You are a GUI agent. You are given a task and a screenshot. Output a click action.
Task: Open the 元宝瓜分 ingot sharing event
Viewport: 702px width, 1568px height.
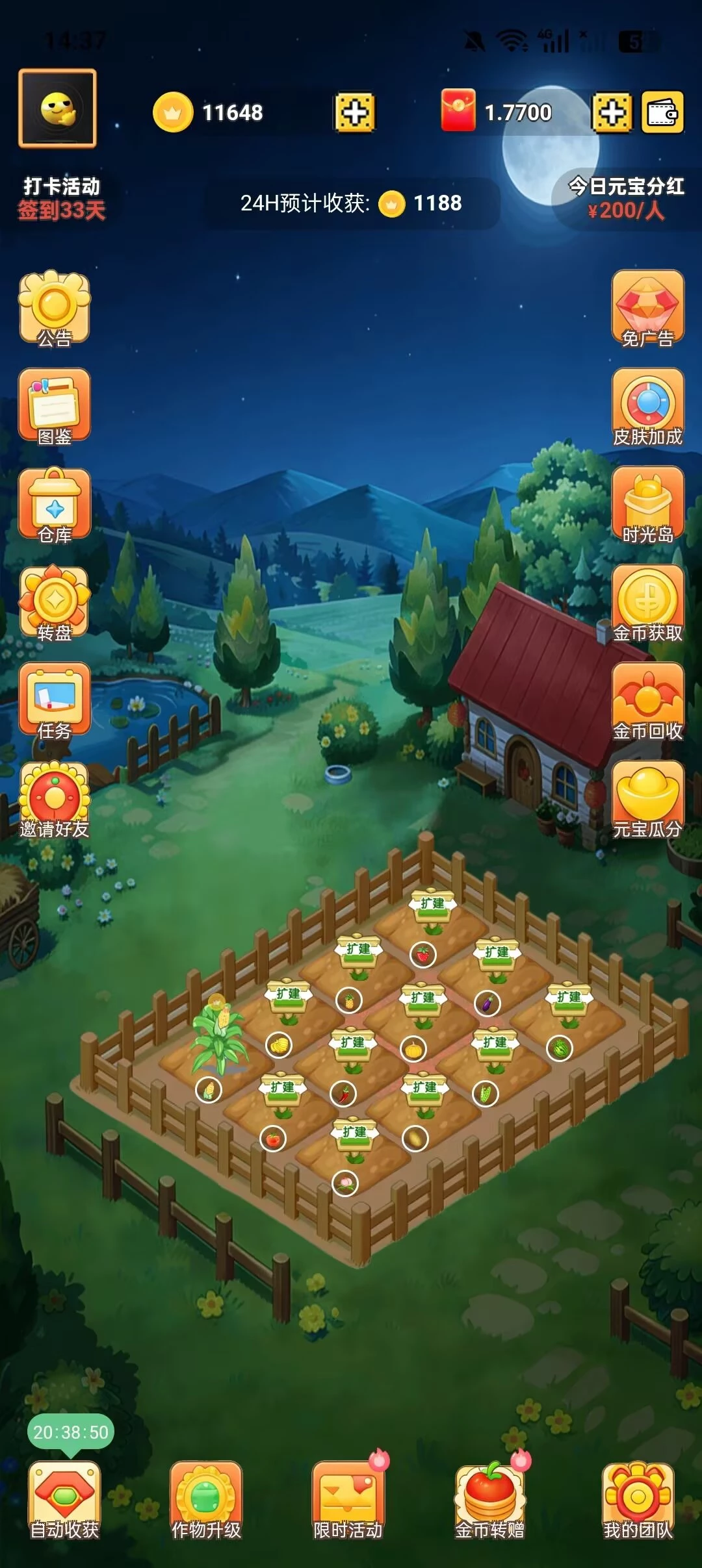[647, 800]
